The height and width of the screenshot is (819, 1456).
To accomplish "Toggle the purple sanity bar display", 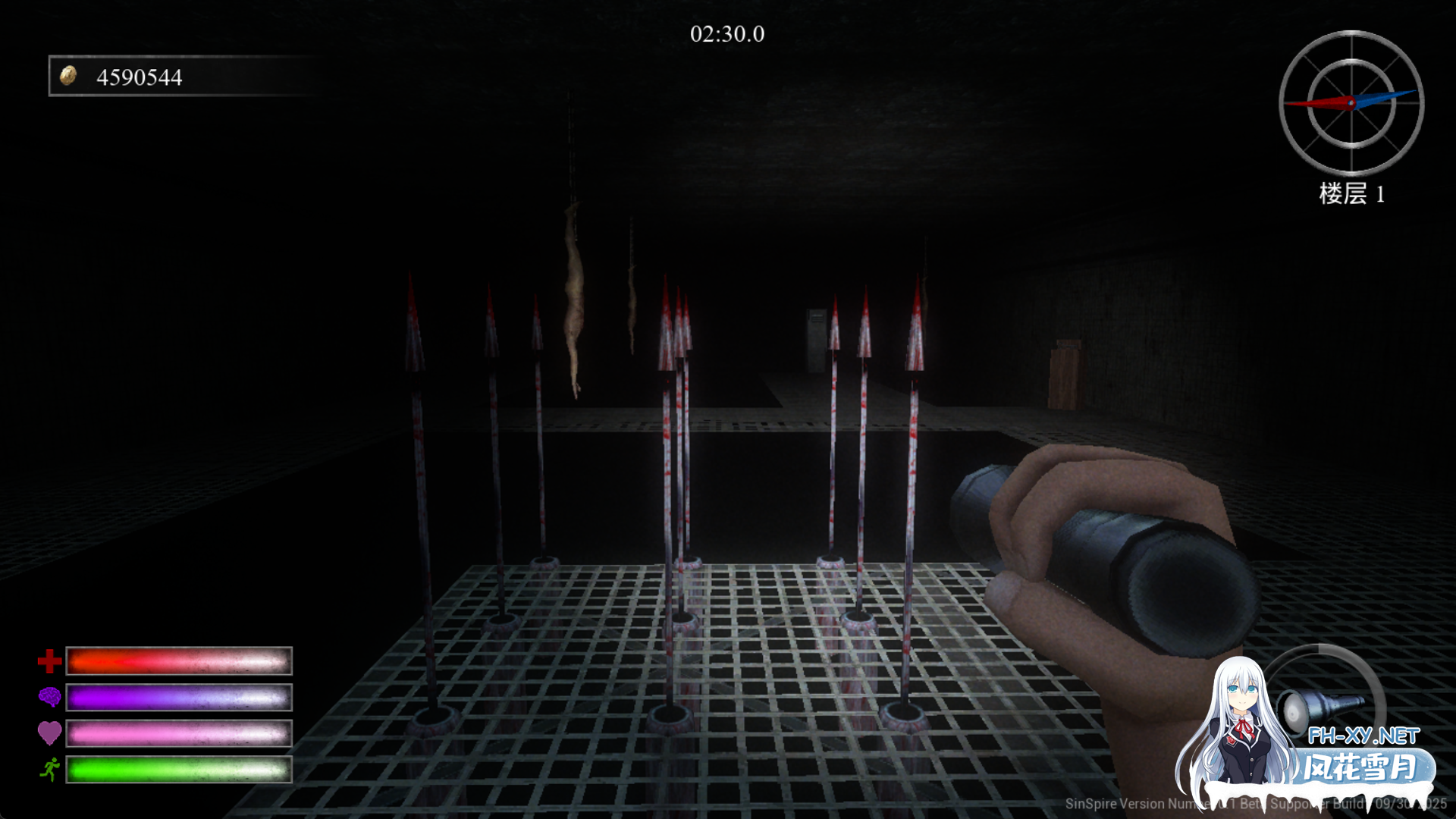I will [x=178, y=696].
